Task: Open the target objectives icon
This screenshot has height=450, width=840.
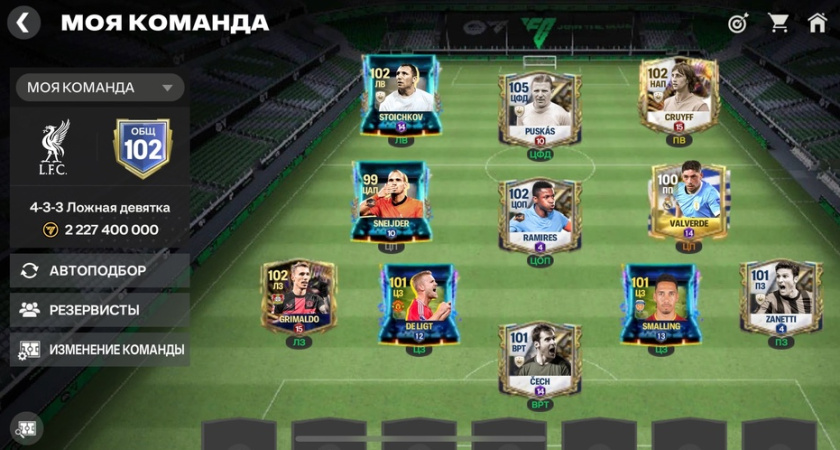Action: tap(738, 22)
